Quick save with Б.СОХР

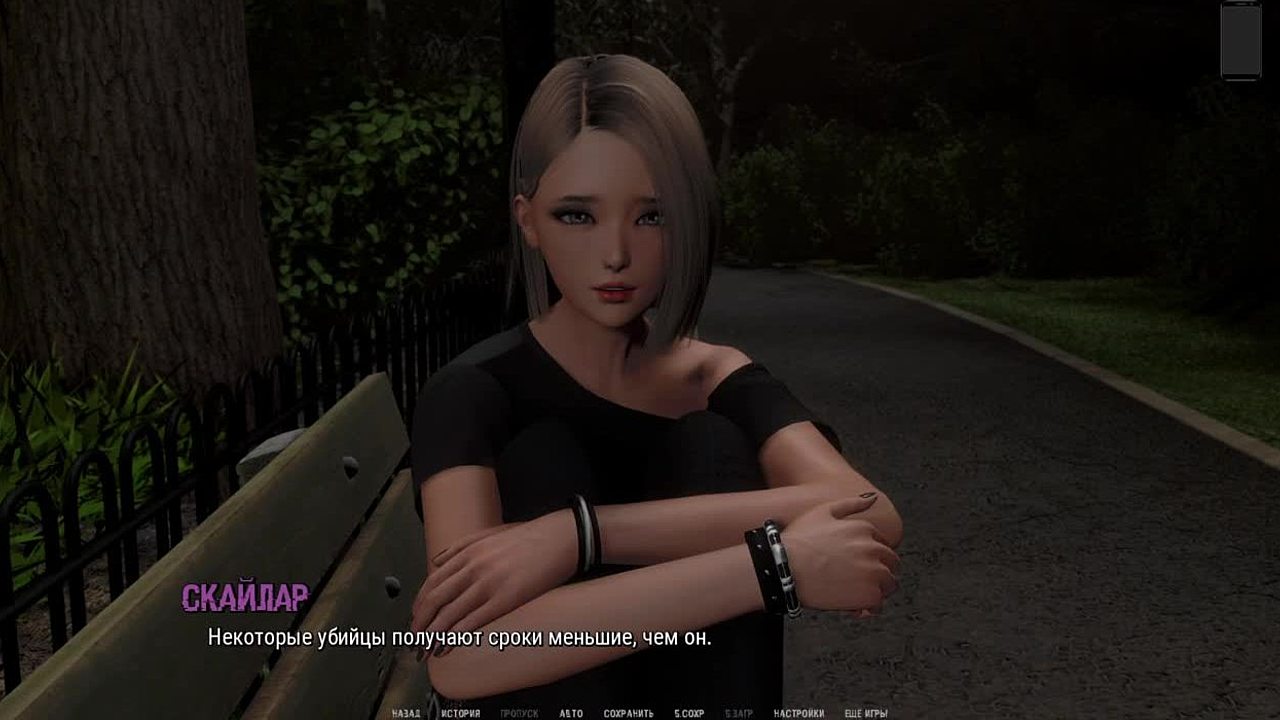pos(689,713)
